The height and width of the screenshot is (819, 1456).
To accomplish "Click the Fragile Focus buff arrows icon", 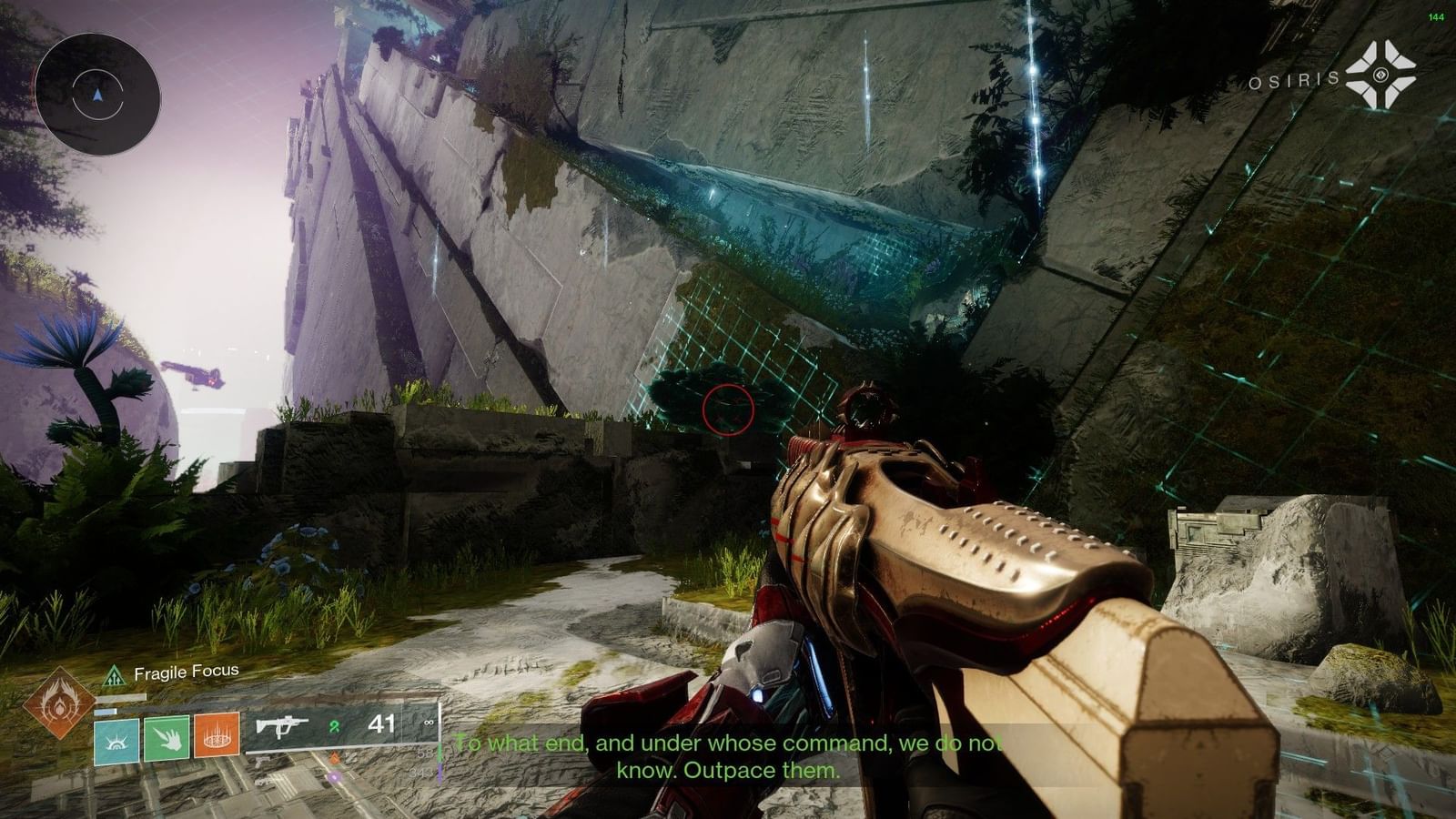I will [x=115, y=673].
